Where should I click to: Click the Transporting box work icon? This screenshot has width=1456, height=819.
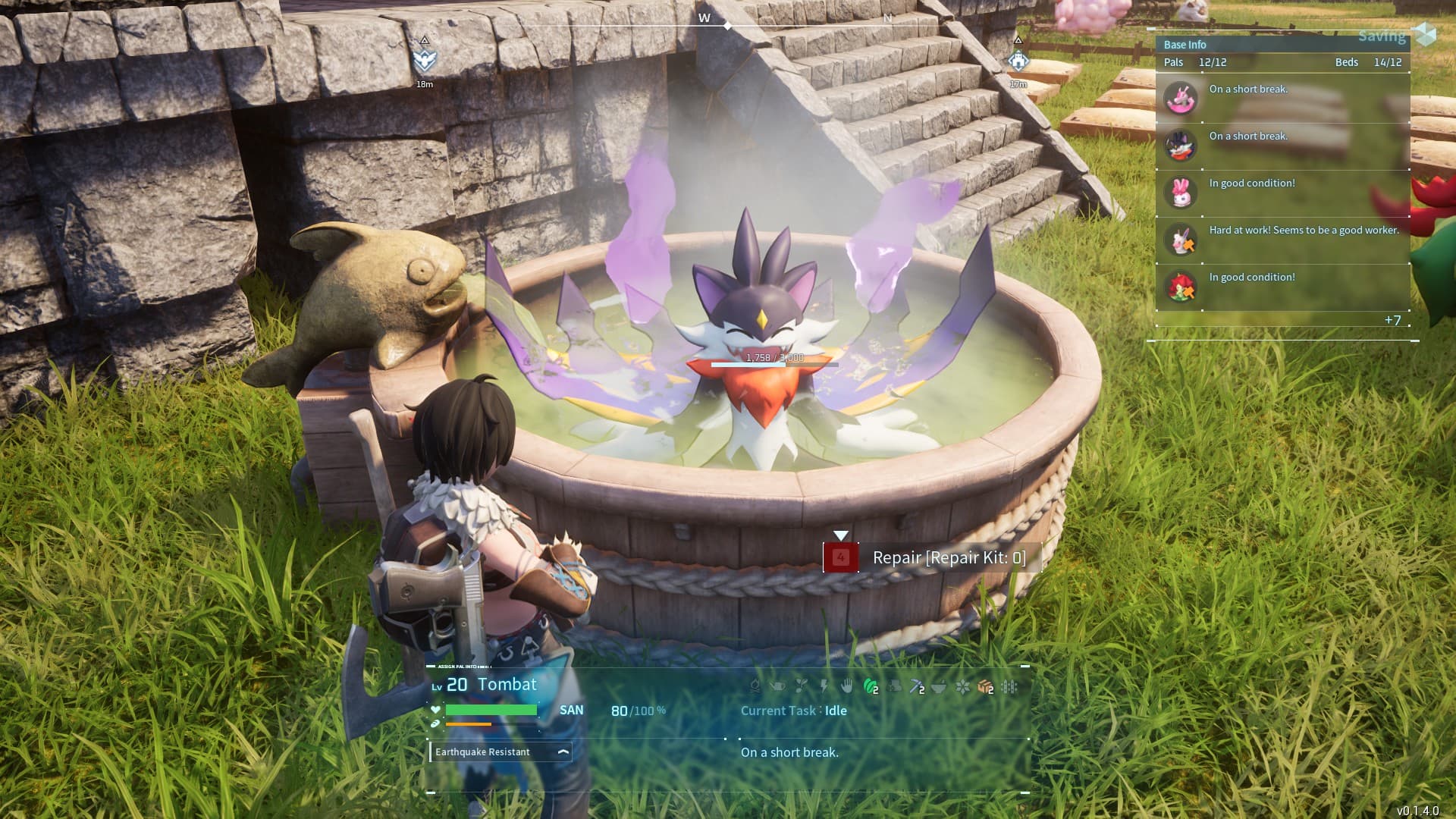coord(985,687)
